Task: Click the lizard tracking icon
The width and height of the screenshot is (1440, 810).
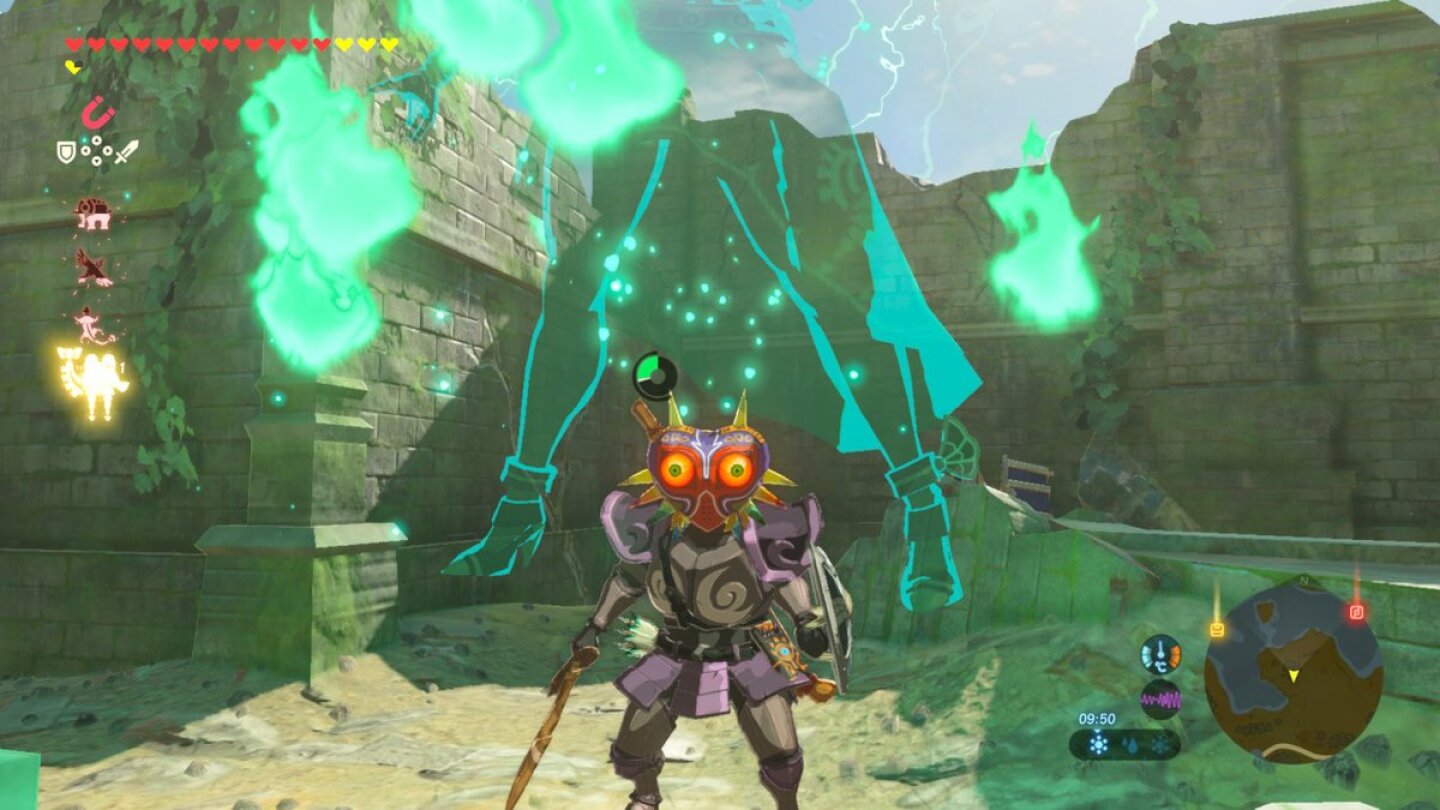Action: (88, 322)
